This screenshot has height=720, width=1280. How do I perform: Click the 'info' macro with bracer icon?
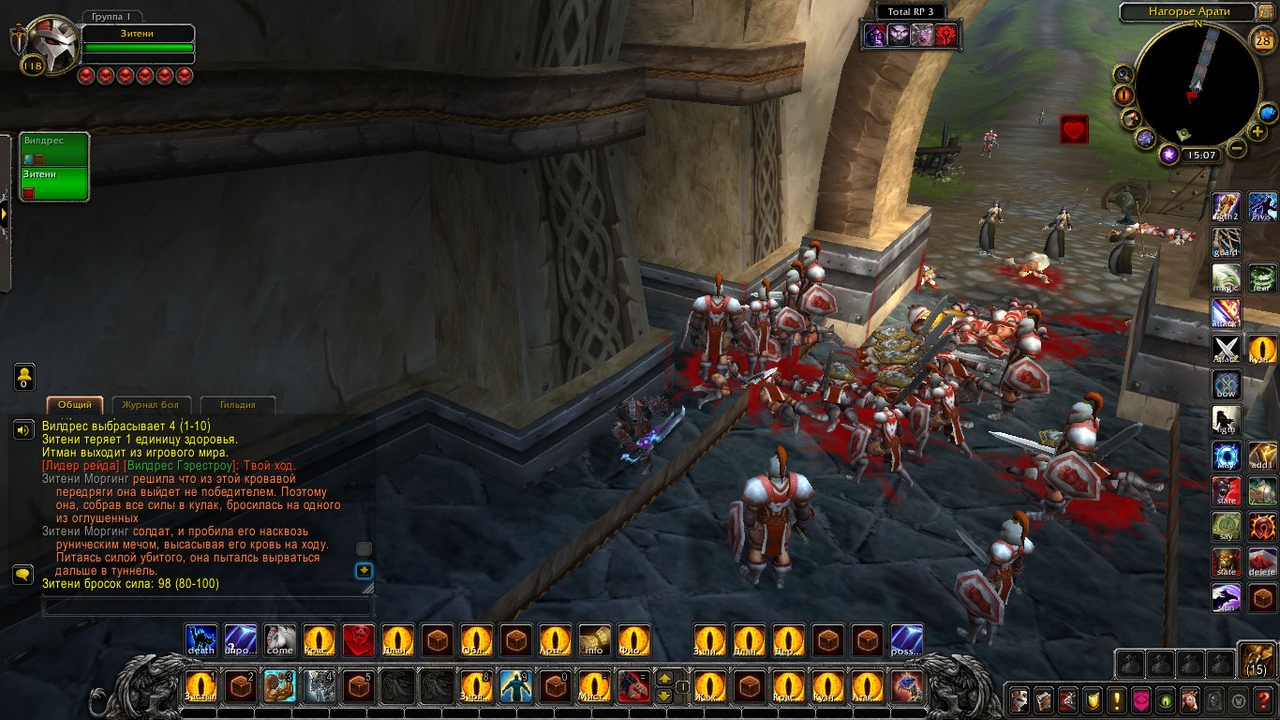click(594, 640)
